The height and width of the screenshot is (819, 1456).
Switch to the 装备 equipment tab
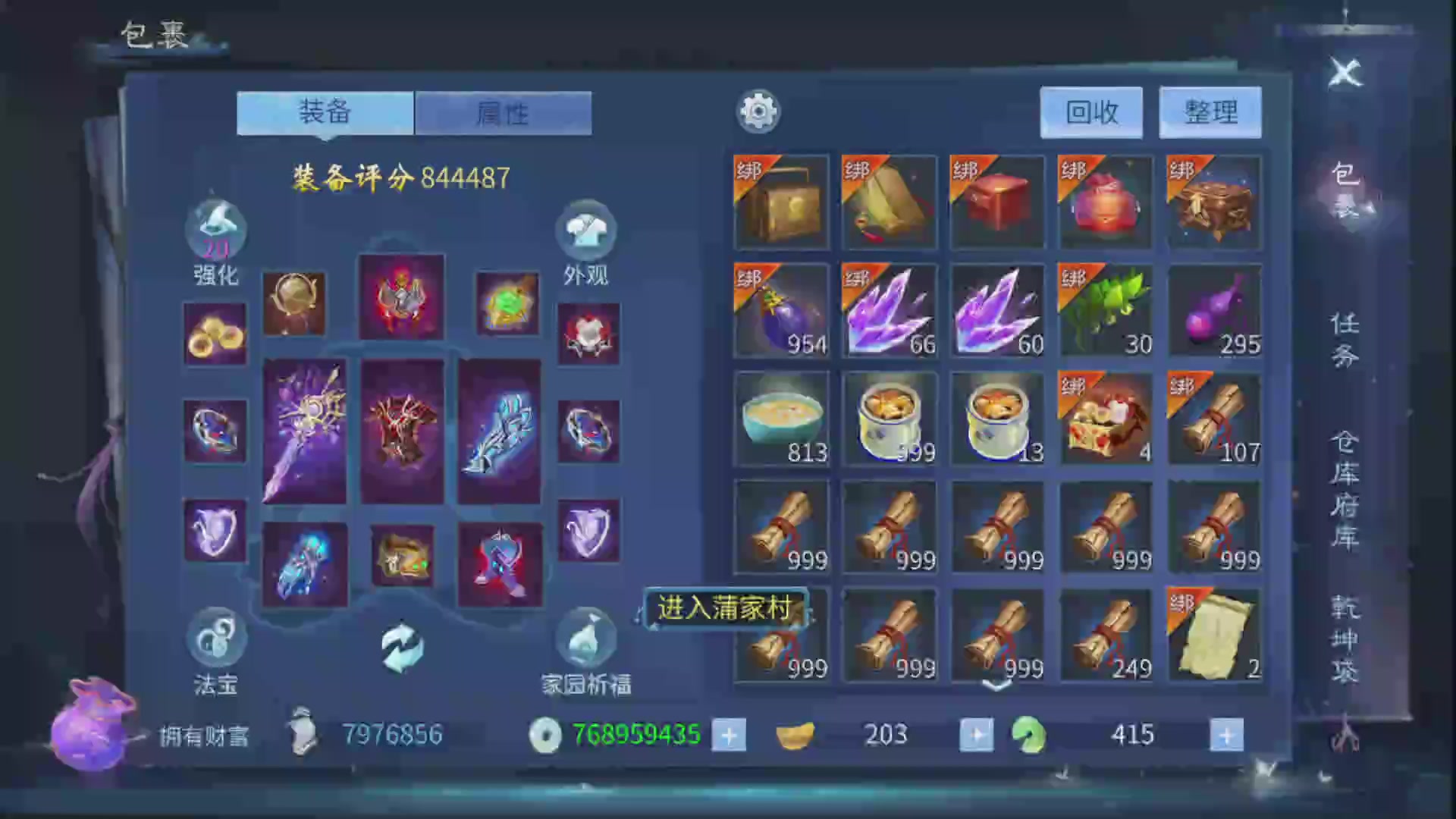[x=325, y=112]
